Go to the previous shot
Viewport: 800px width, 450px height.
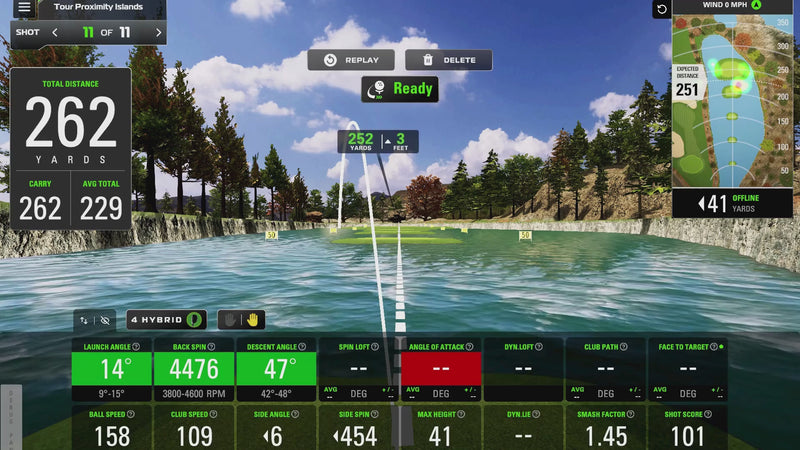(x=55, y=33)
